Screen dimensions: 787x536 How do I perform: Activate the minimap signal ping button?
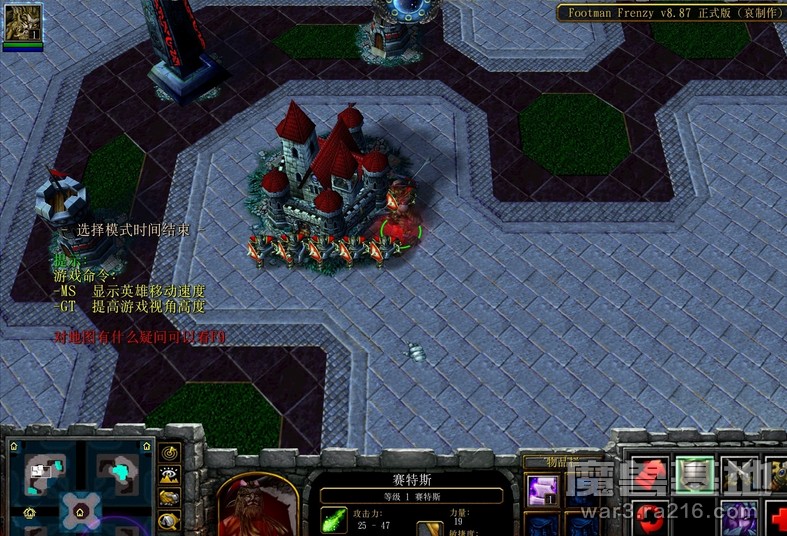170,454
